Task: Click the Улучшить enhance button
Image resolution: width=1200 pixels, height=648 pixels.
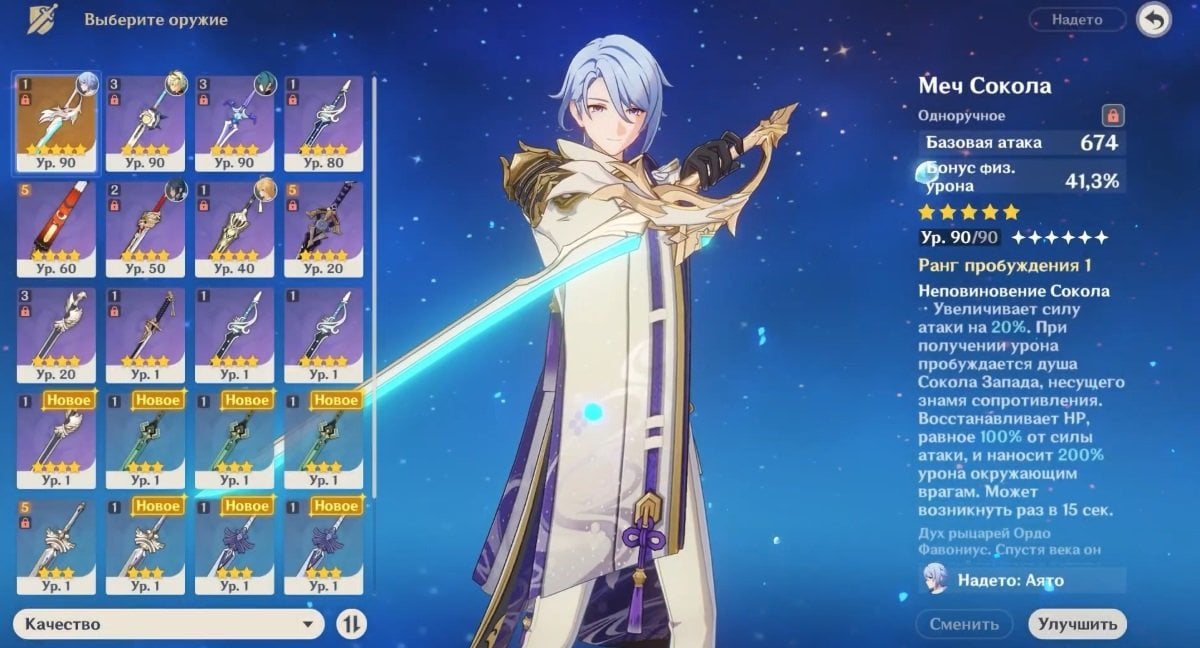Action: (x=1076, y=625)
